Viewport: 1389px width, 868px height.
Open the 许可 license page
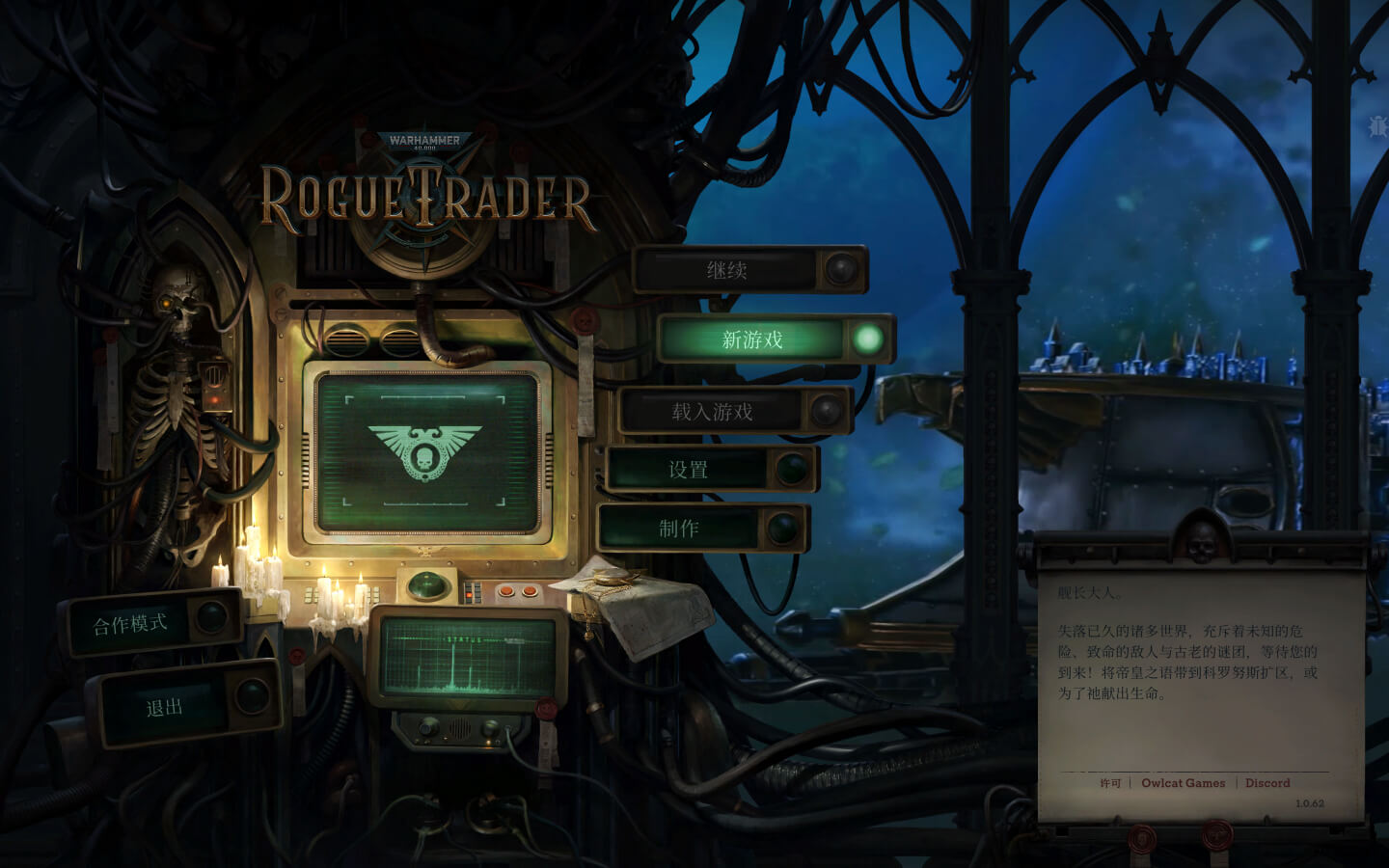tap(1111, 783)
